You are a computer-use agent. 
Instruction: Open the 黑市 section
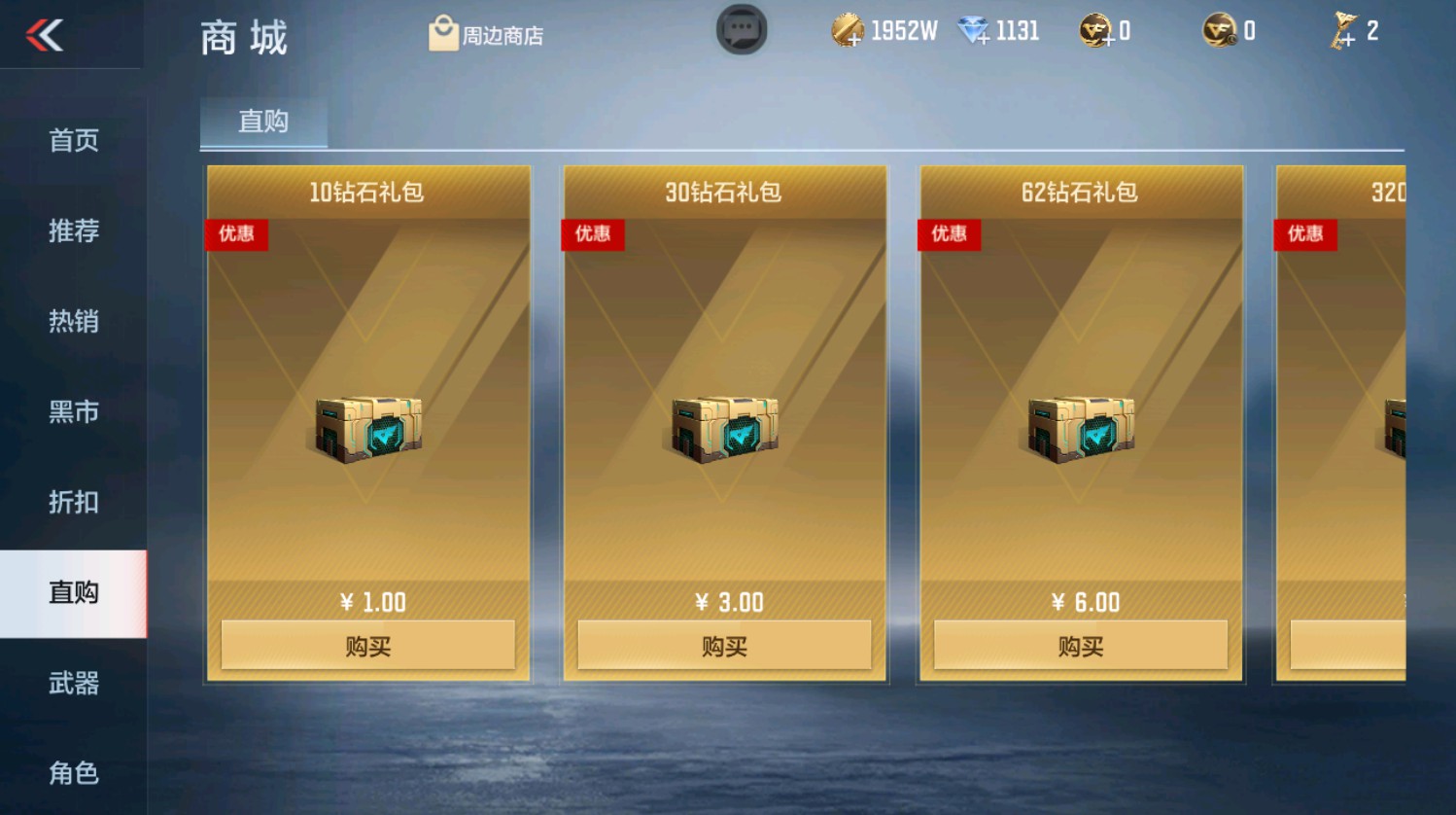pyautogui.click(x=73, y=411)
